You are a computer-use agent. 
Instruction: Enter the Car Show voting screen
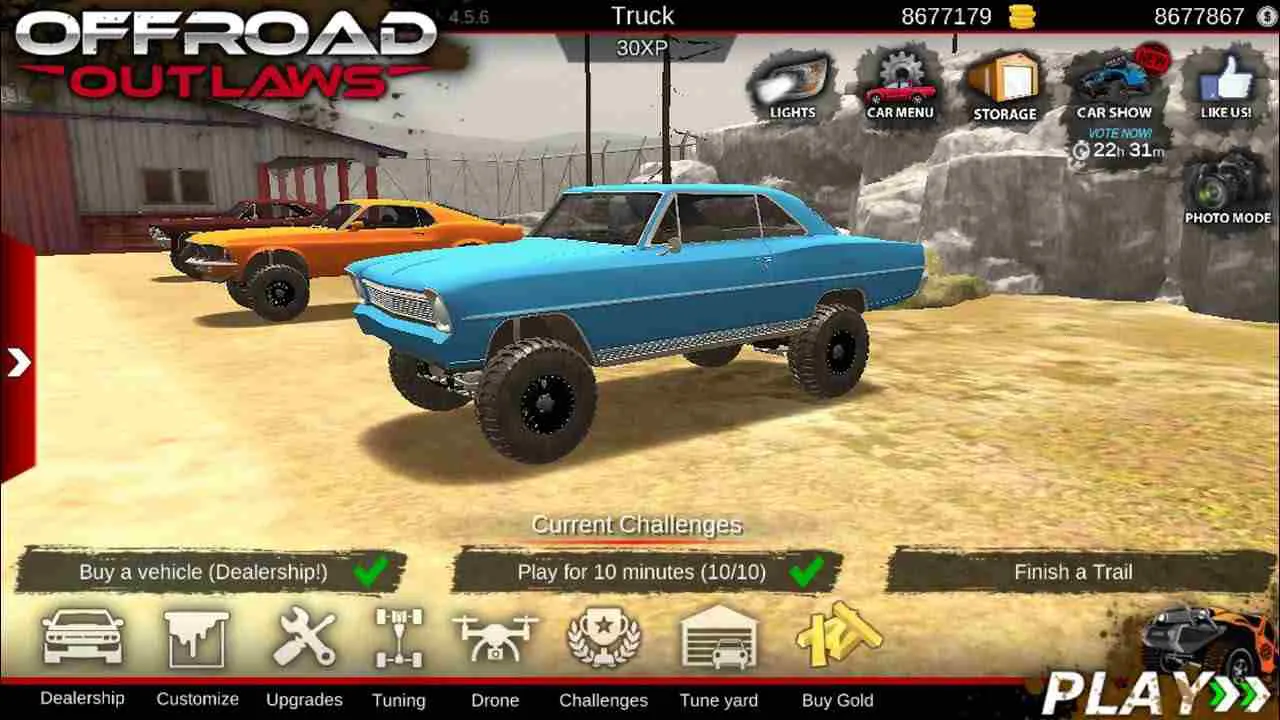1115,85
